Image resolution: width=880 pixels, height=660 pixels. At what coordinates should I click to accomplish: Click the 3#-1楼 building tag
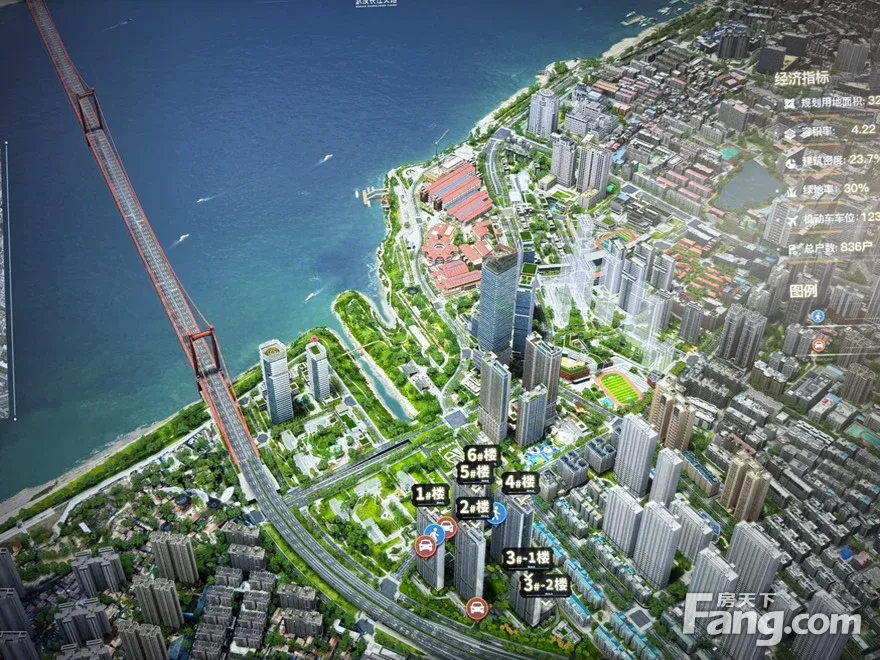pos(527,558)
